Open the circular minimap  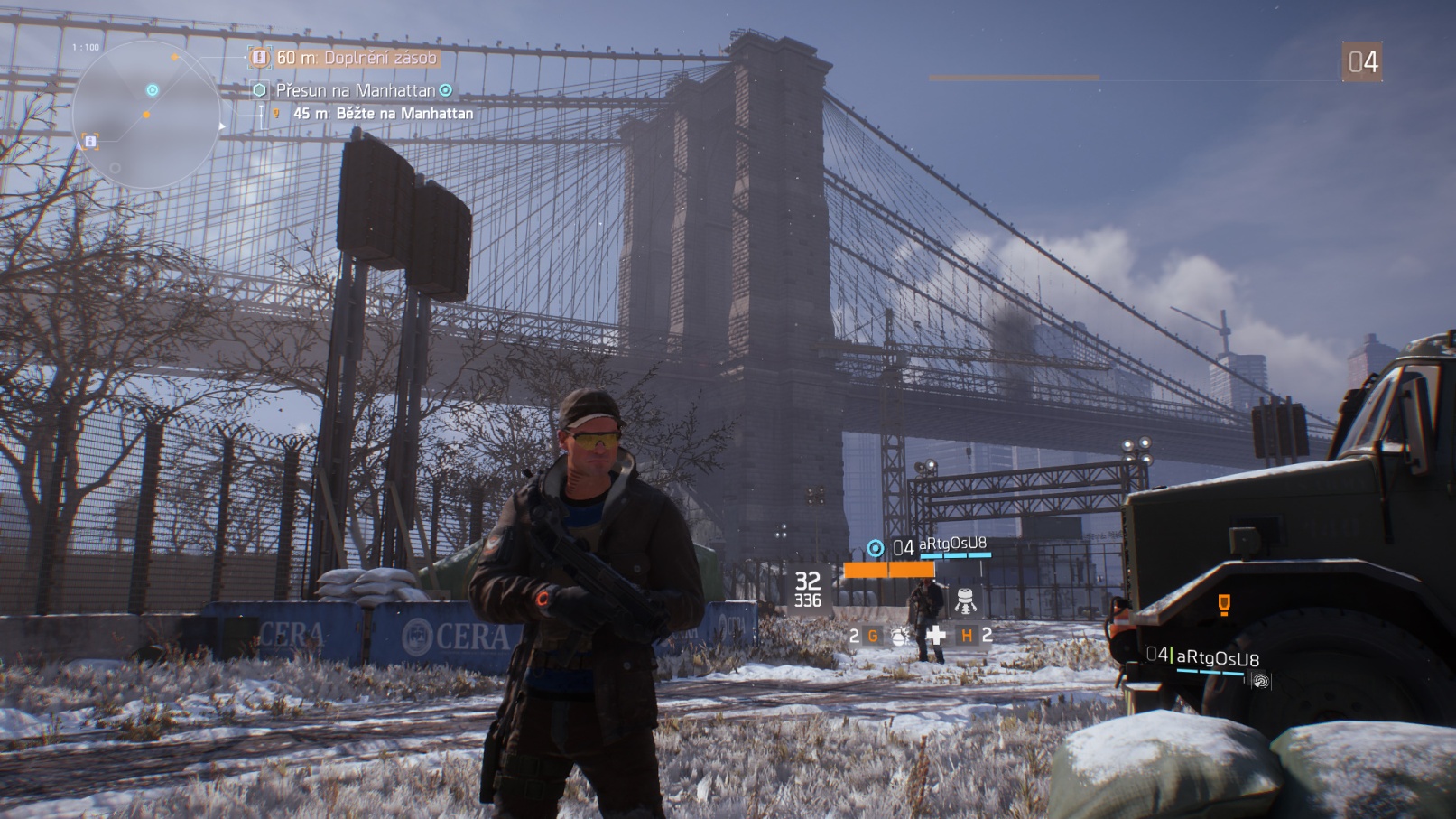(x=147, y=114)
